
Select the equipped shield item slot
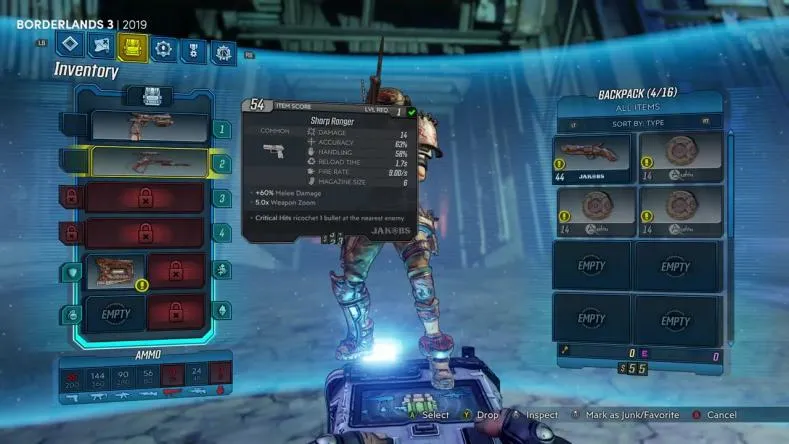tap(116, 271)
